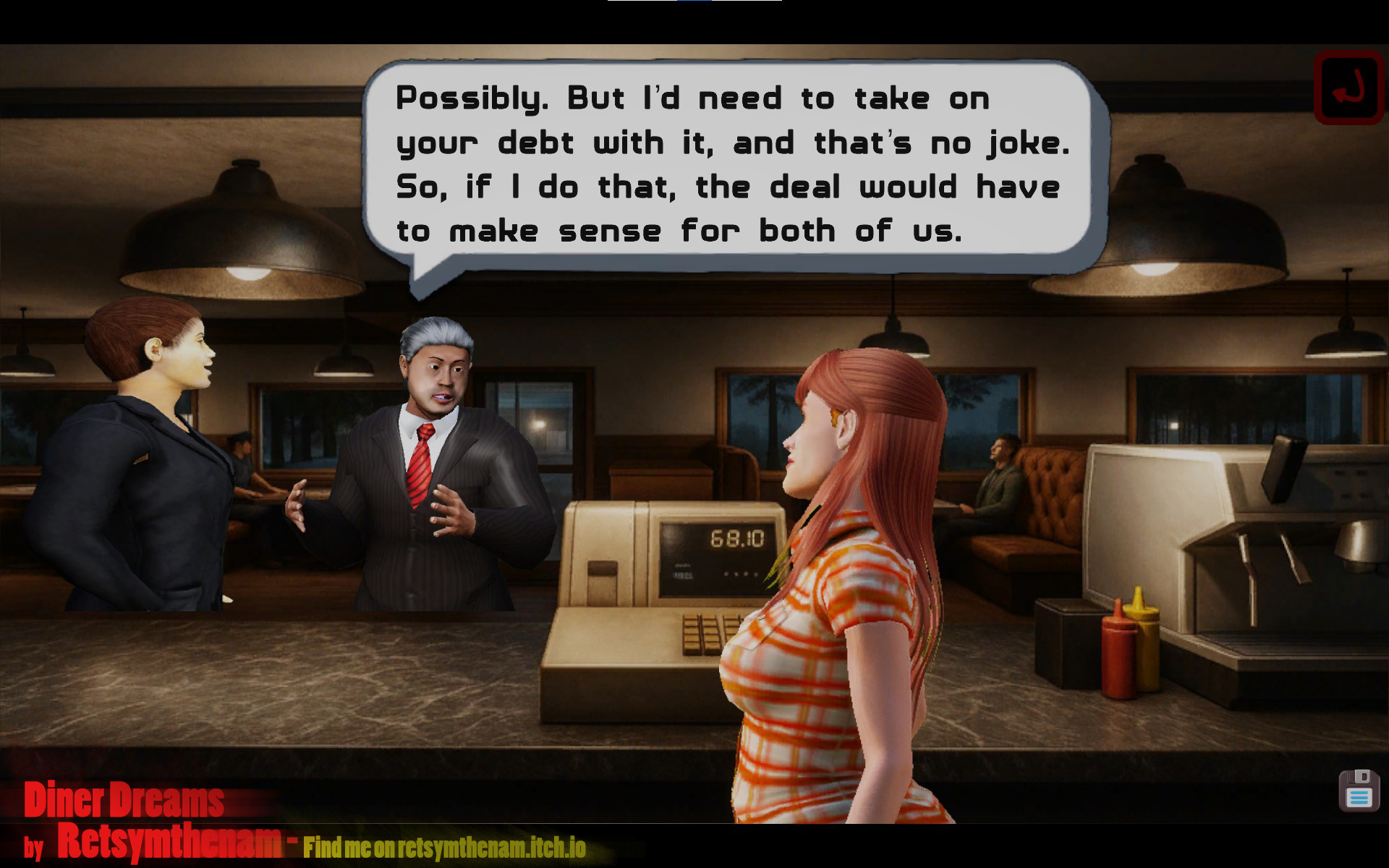The width and height of the screenshot is (1389, 868).
Task: Select the mustard bottle near the napkin holder
Action: point(1147,644)
